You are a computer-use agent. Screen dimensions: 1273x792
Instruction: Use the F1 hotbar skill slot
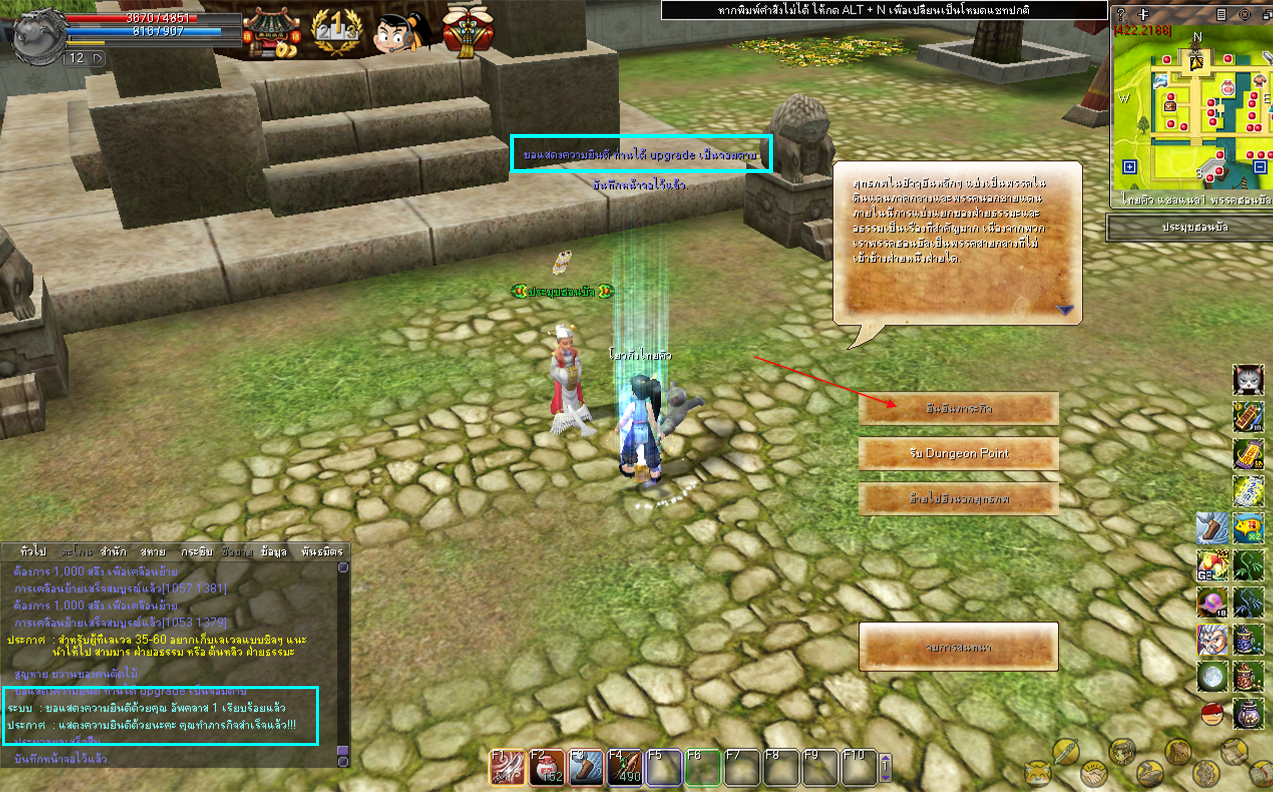pos(508,768)
